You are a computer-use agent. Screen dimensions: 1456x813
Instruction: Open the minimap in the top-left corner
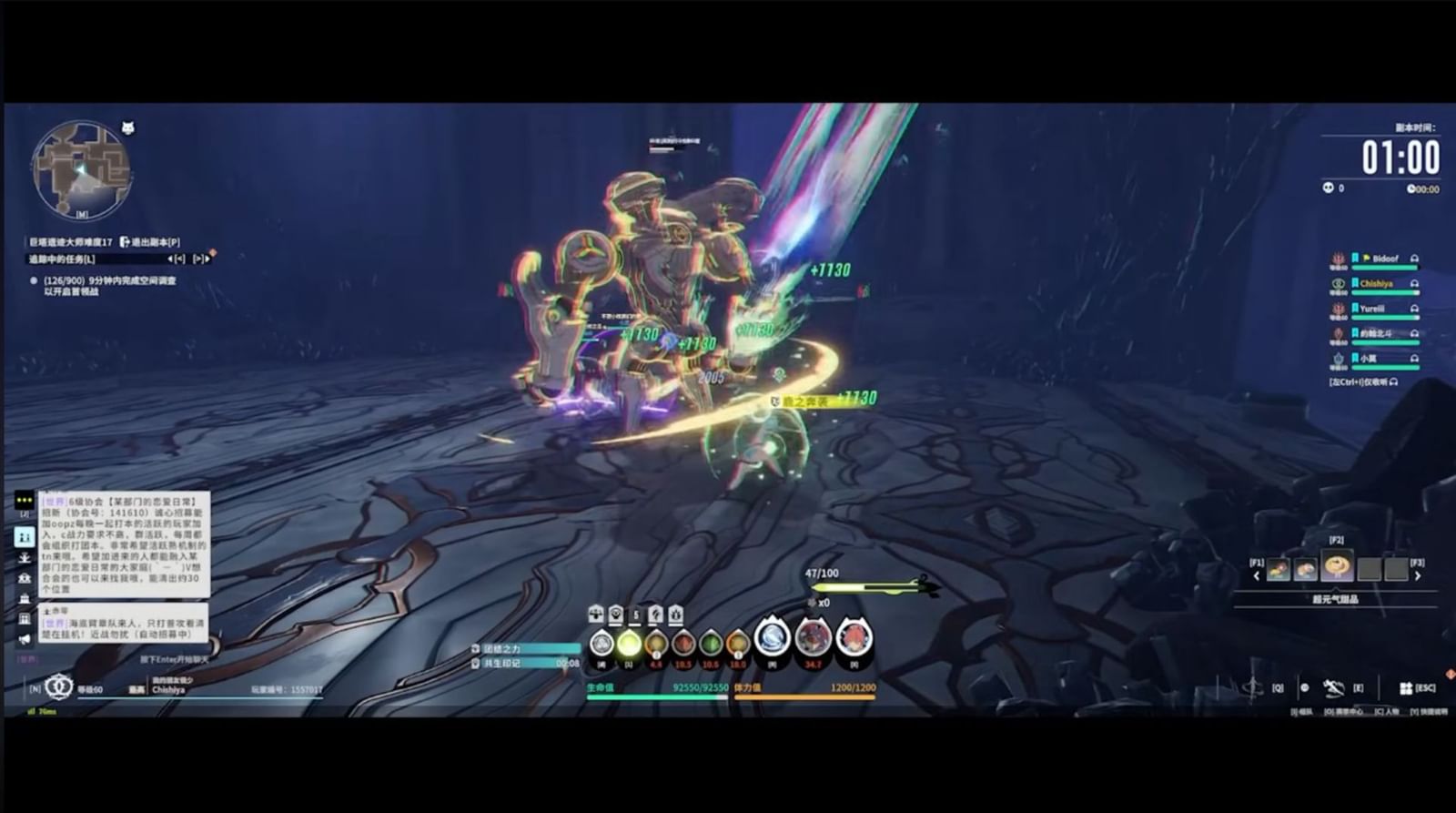pyautogui.click(x=82, y=168)
